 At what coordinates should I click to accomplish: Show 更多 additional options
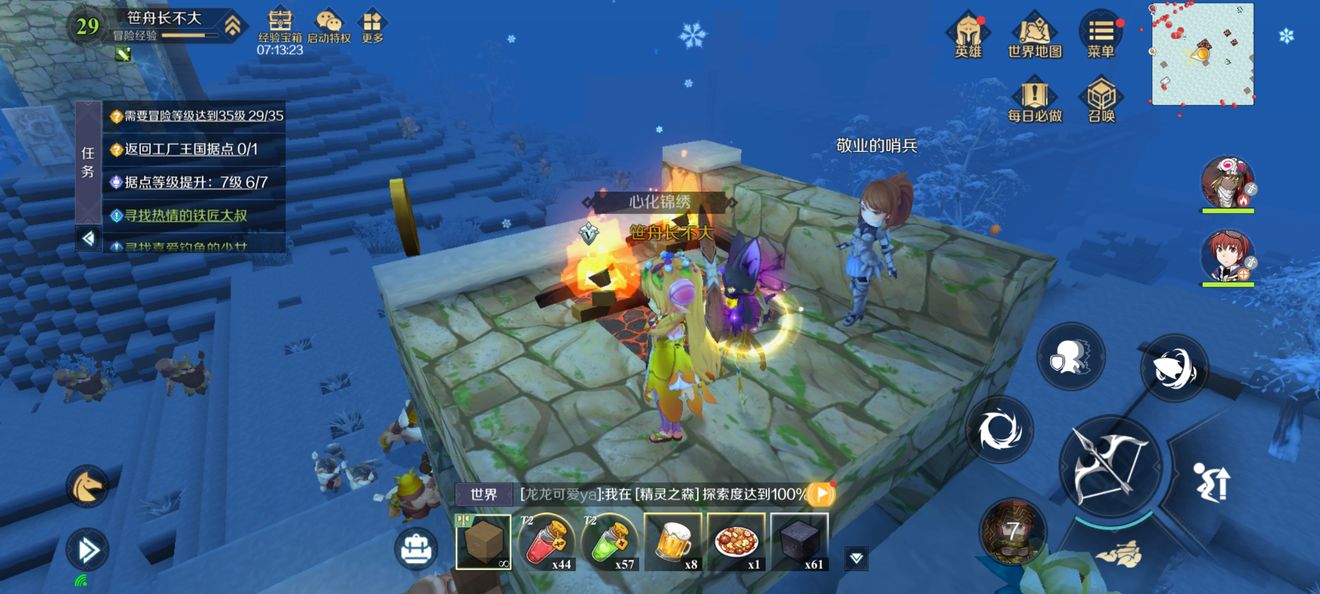click(373, 26)
